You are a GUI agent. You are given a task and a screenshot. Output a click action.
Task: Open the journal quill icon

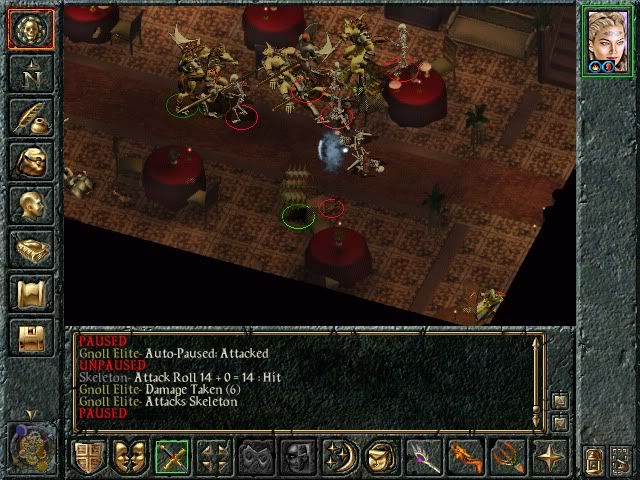pos(31,118)
